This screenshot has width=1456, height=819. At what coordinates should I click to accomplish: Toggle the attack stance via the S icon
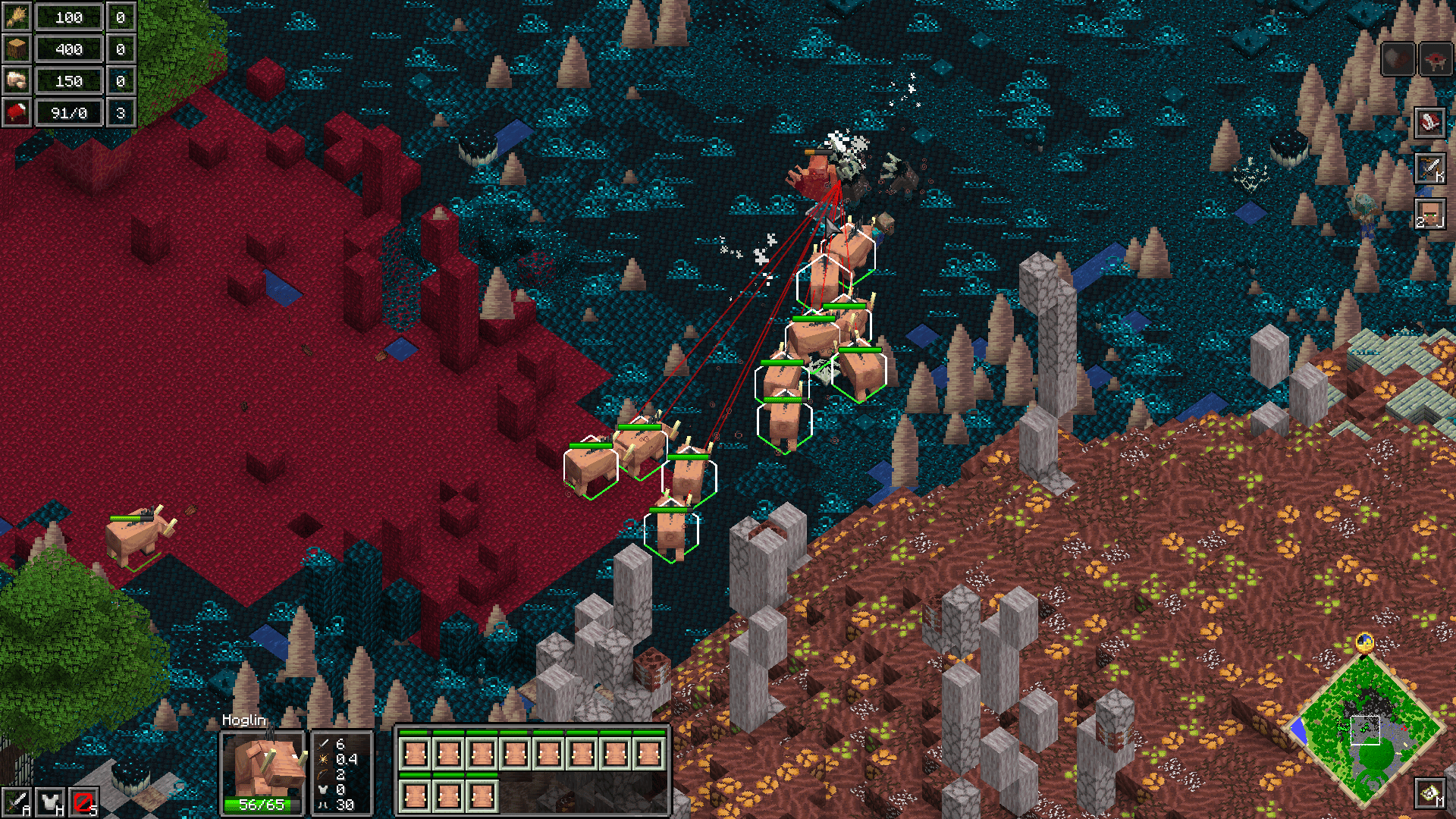(83, 801)
